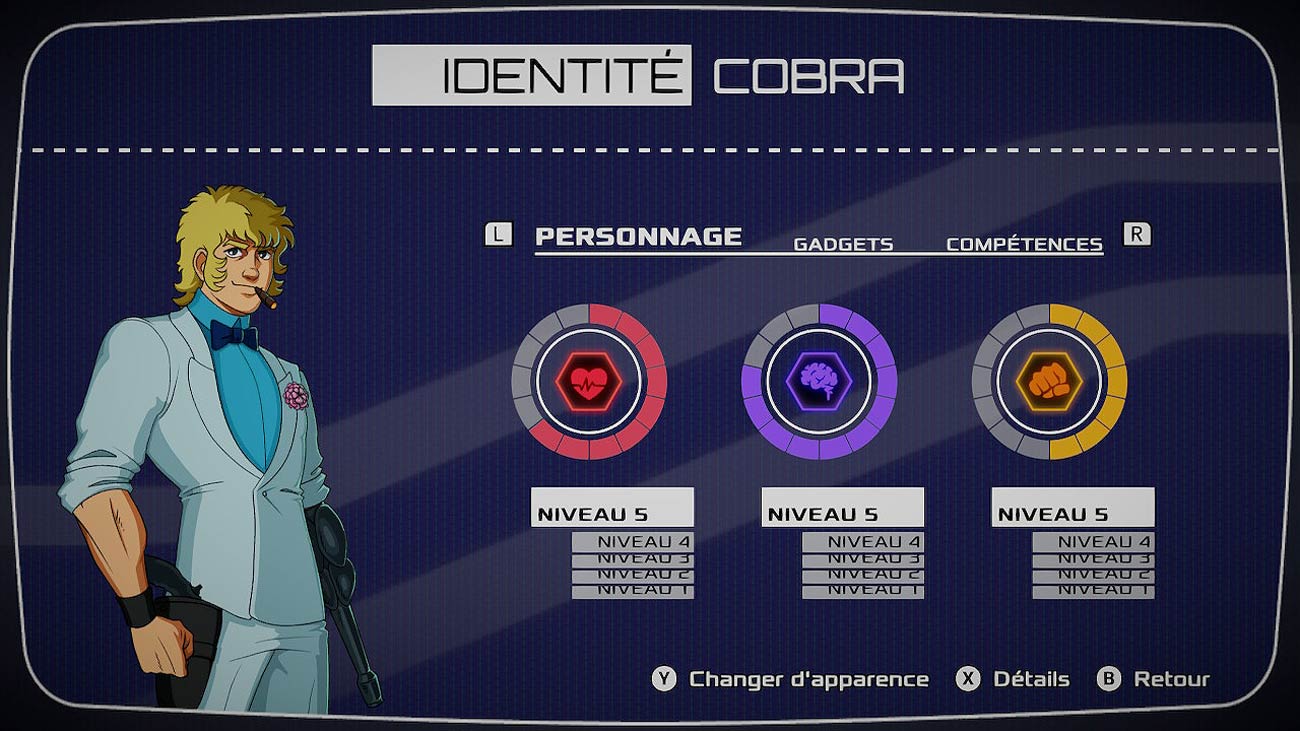
Task: Choose the purple brain stat icon
Action: pyautogui.click(x=819, y=381)
